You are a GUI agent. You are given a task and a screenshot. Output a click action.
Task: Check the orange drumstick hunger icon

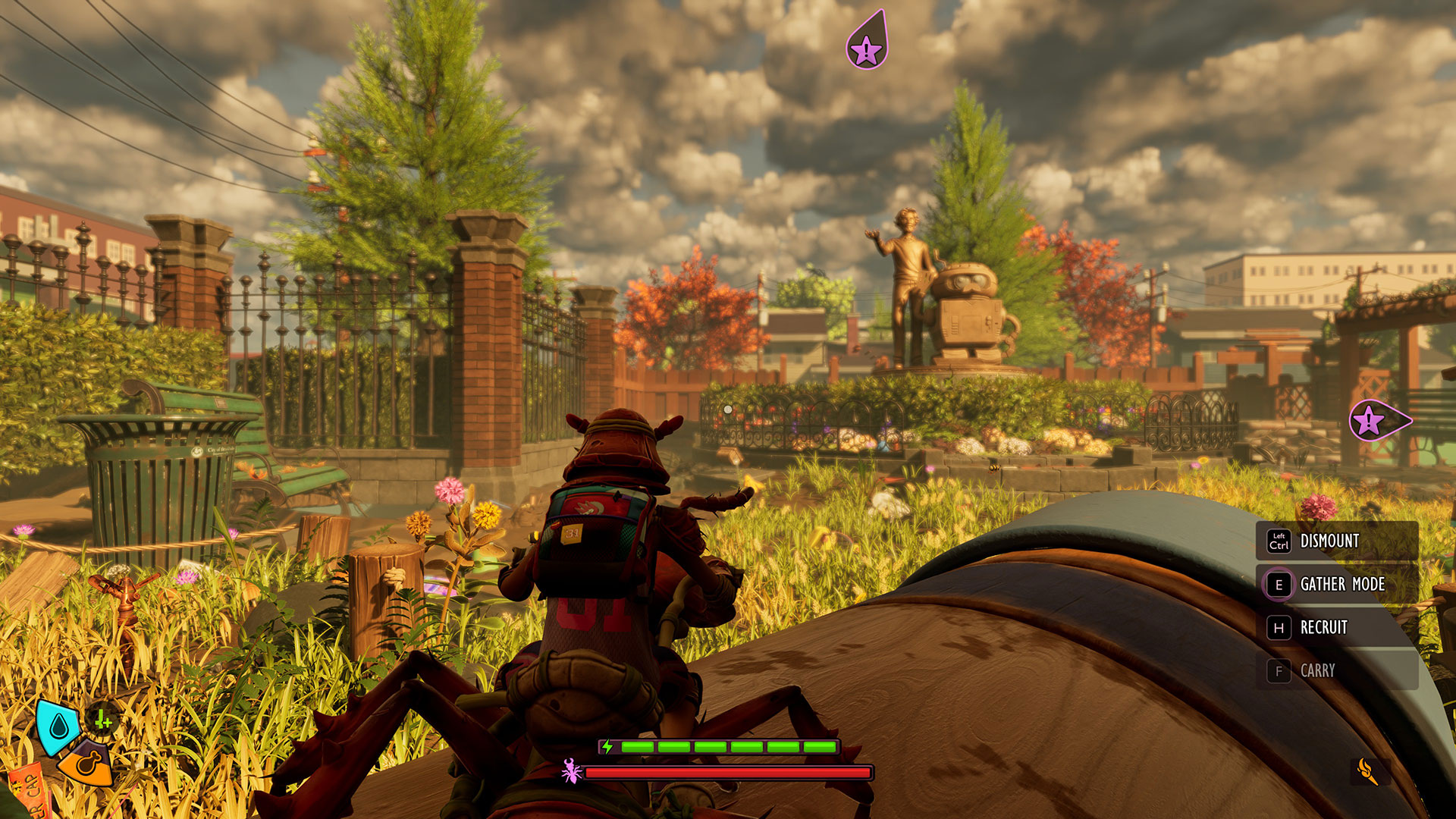86,764
